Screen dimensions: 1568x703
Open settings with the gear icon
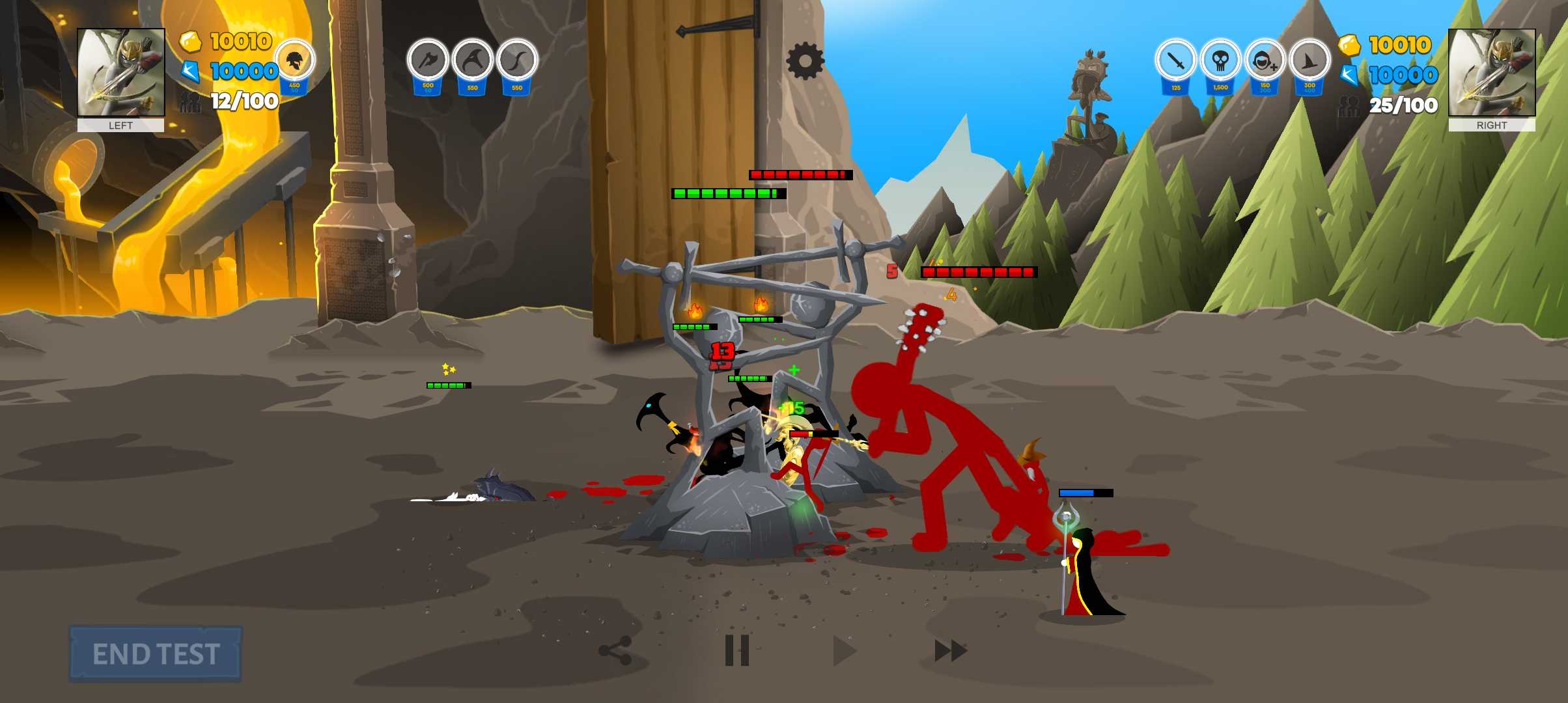click(x=805, y=62)
